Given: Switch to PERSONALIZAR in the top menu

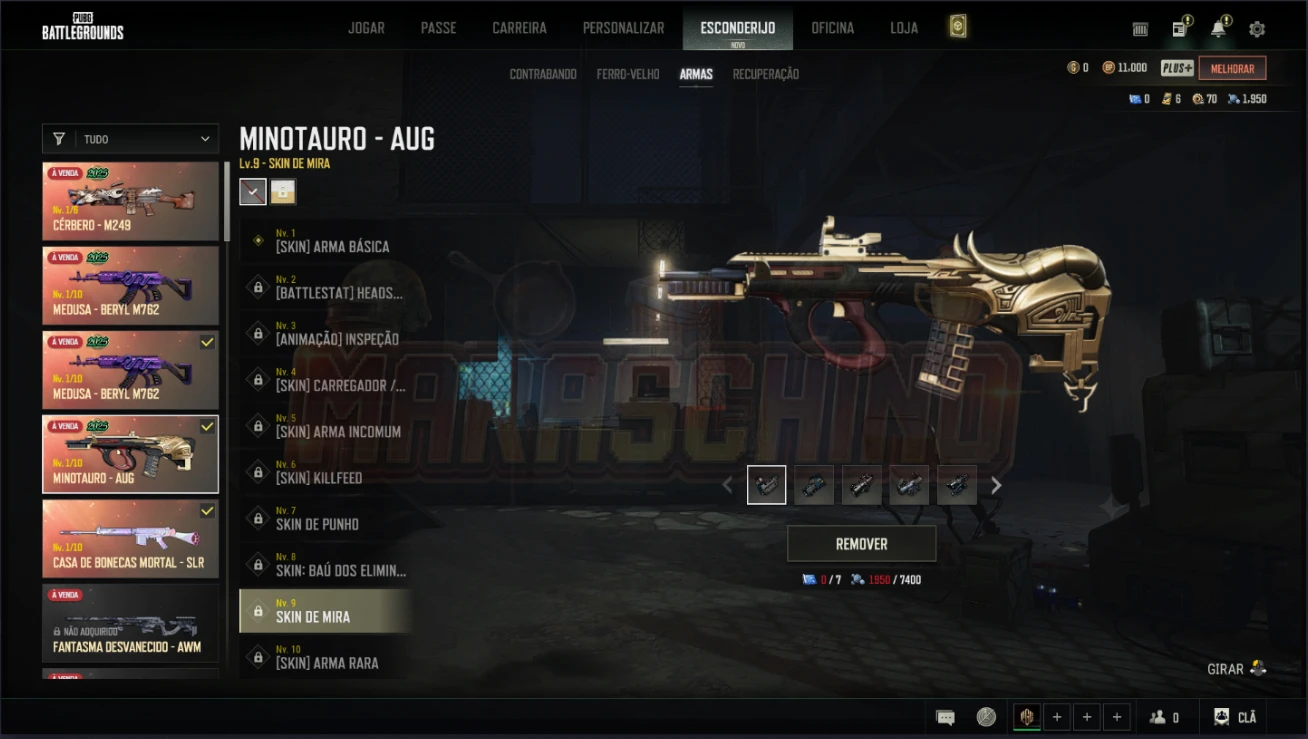Looking at the screenshot, I should [x=623, y=28].
